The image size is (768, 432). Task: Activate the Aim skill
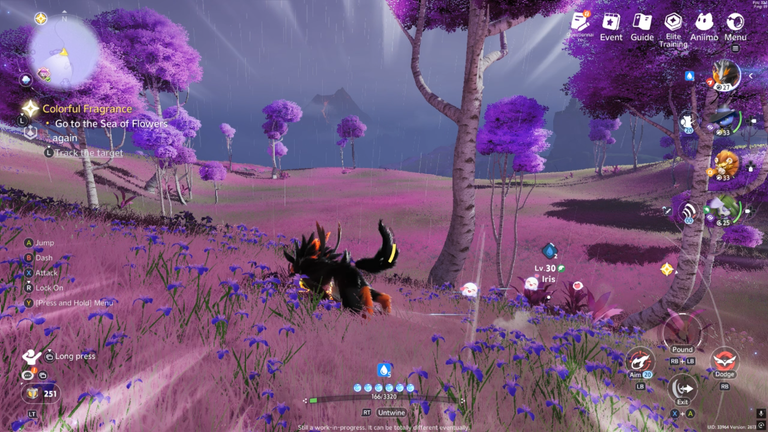tap(639, 361)
